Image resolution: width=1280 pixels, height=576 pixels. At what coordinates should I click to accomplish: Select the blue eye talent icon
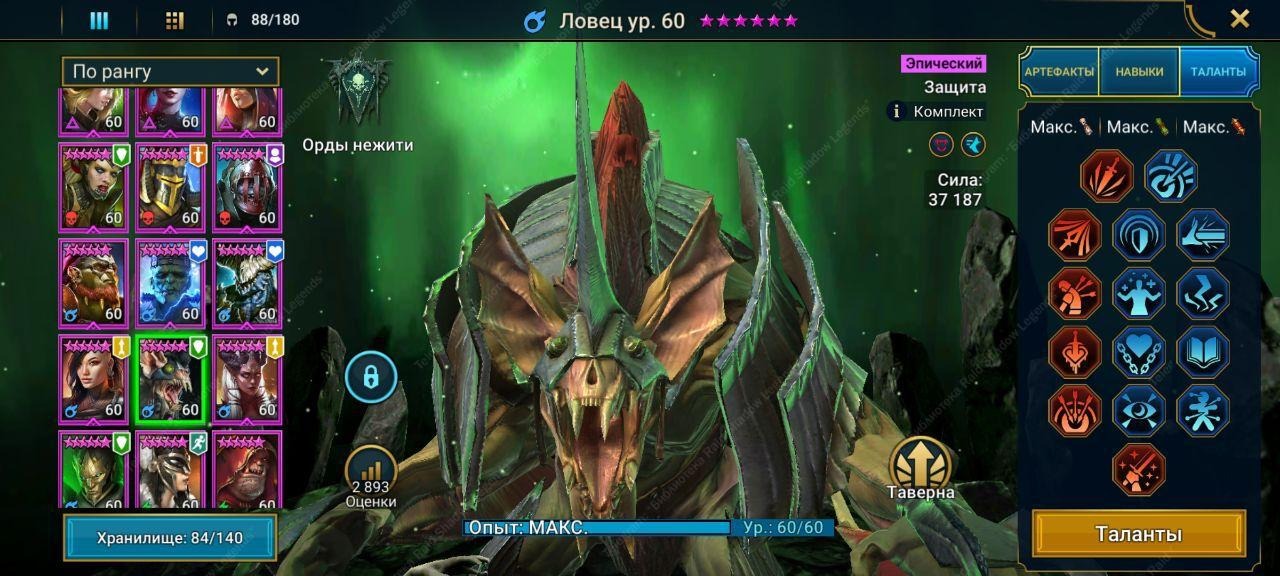point(1138,410)
